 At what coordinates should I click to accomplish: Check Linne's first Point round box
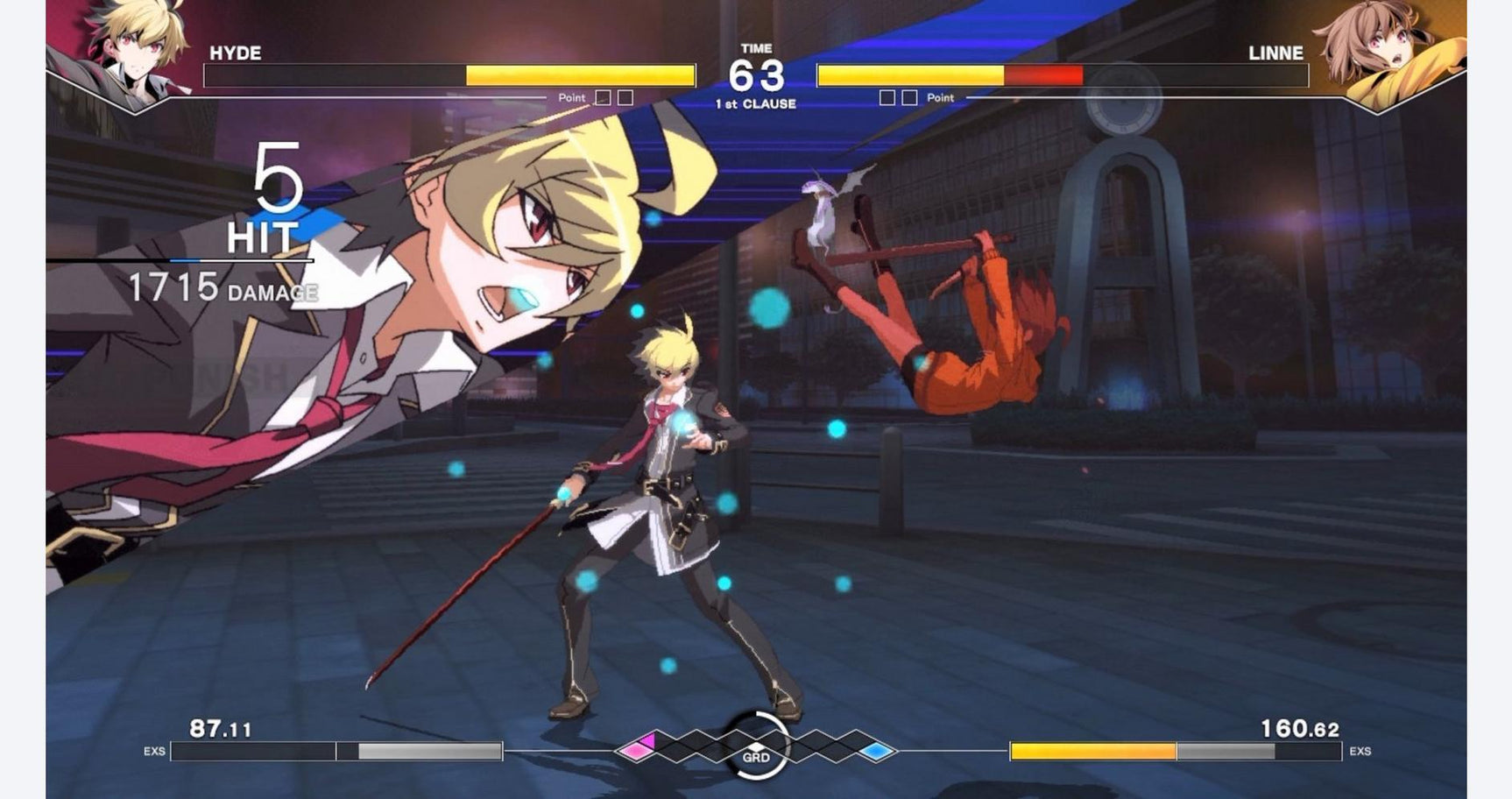pos(887,97)
